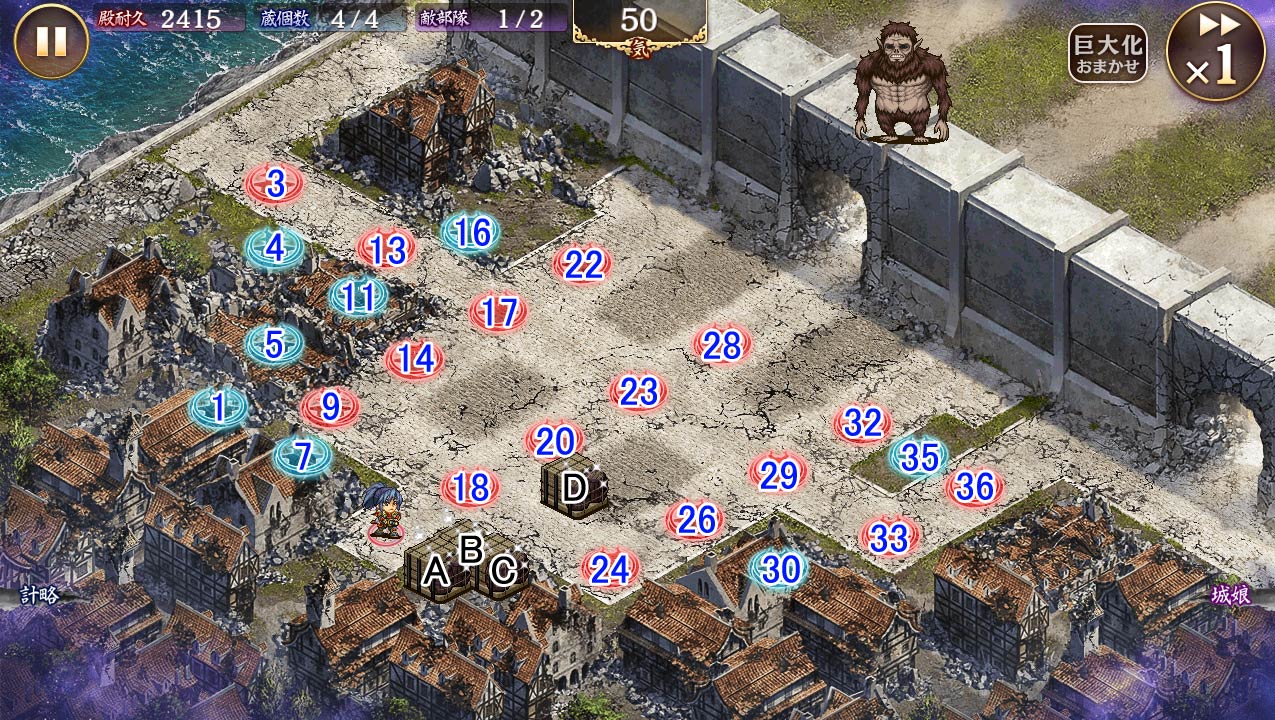Select red deployment tile 22
This screenshot has width=1275, height=720.
click(x=582, y=265)
